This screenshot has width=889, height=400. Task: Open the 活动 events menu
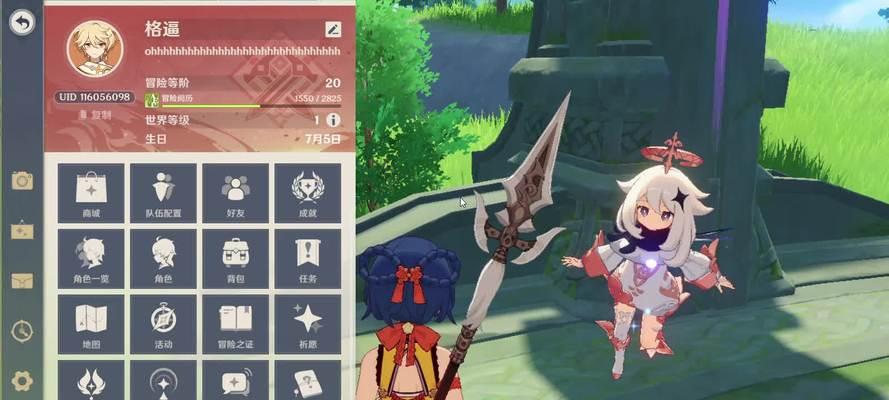[x=163, y=324]
